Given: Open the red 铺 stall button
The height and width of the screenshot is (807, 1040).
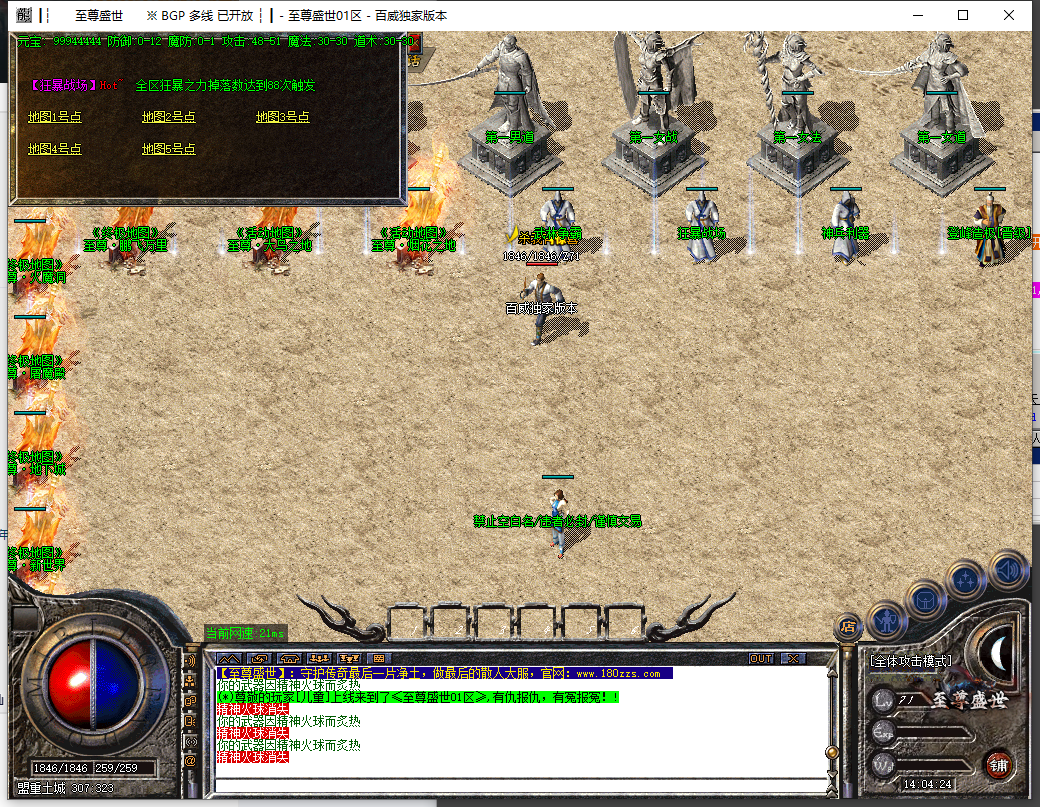Looking at the screenshot, I should tap(998, 765).
